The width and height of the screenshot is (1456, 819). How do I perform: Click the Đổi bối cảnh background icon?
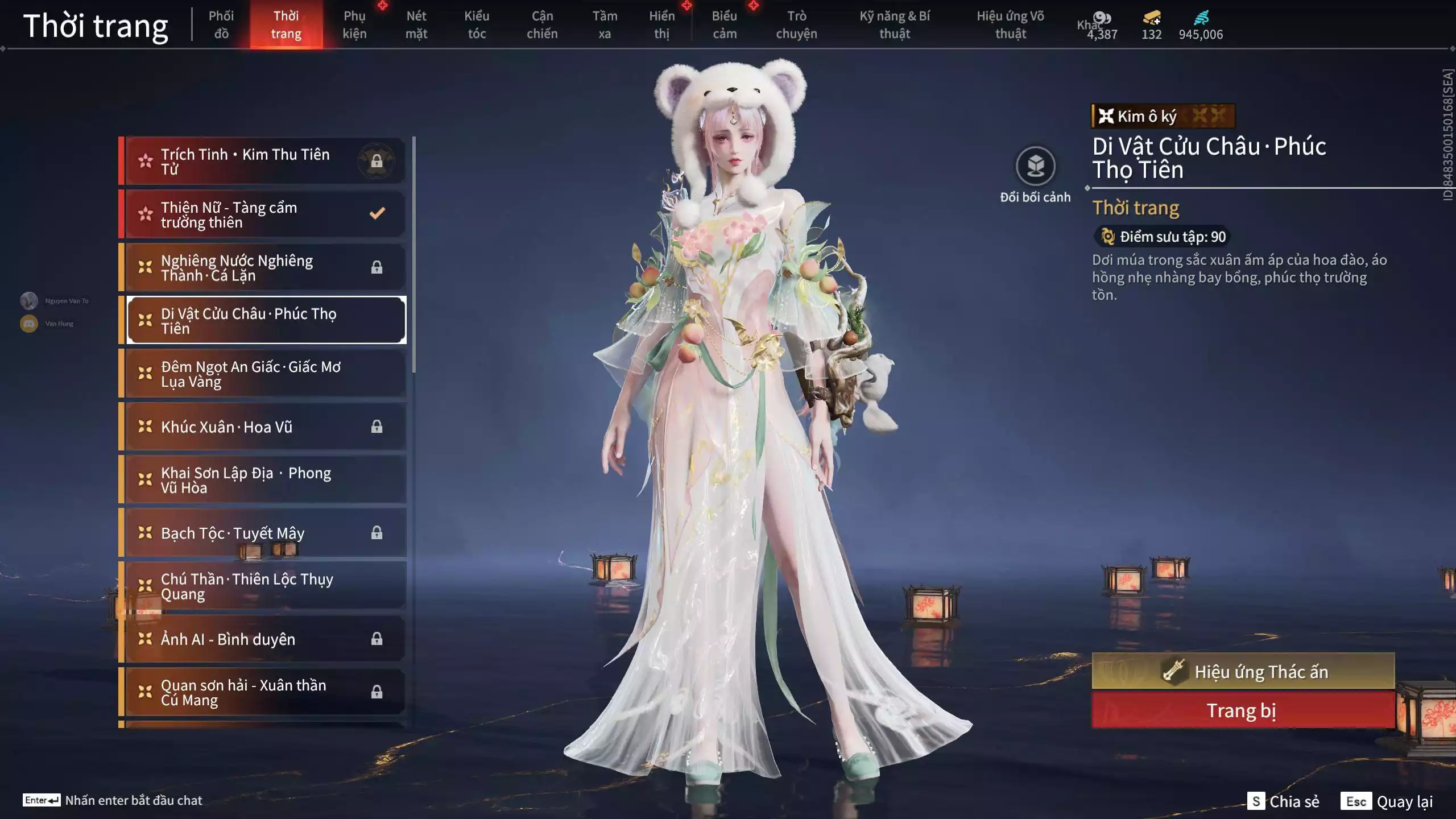click(x=1035, y=167)
